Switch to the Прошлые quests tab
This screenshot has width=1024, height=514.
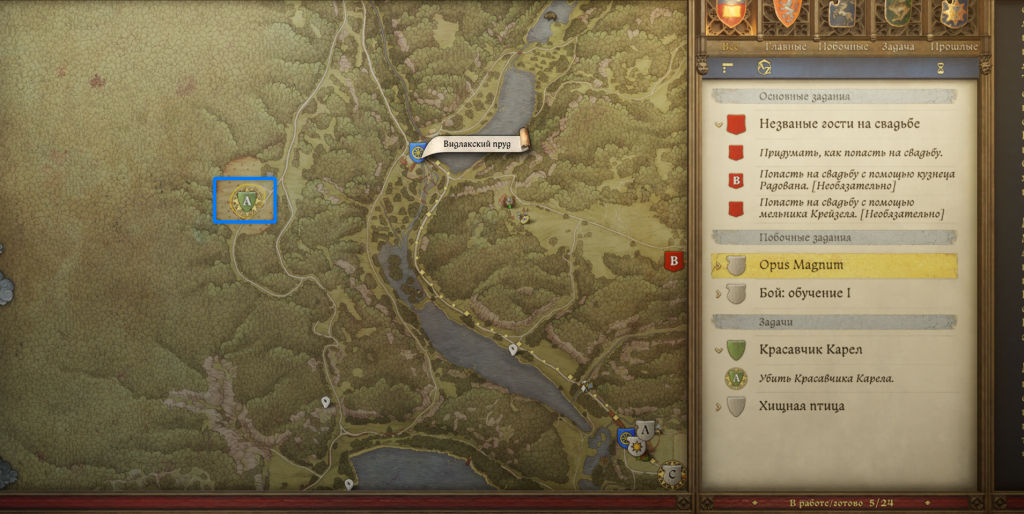tap(953, 46)
